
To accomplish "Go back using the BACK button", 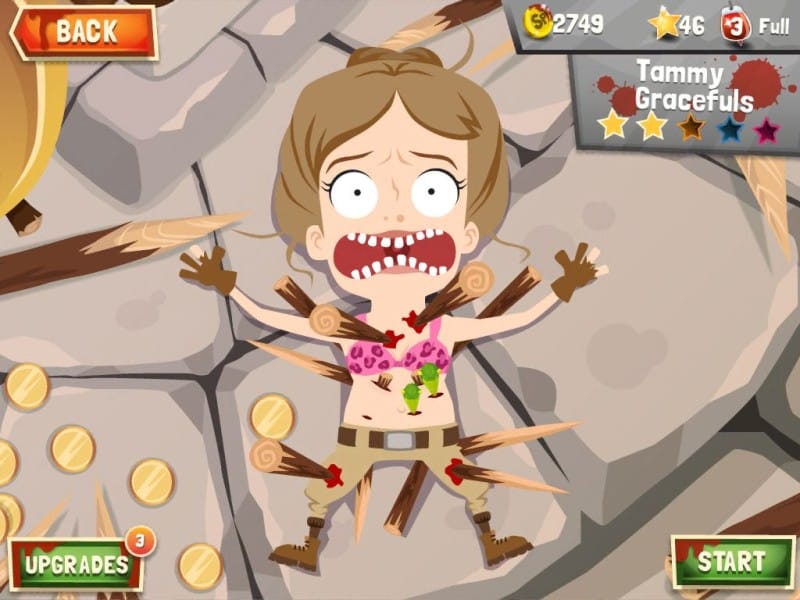I will coord(84,31).
